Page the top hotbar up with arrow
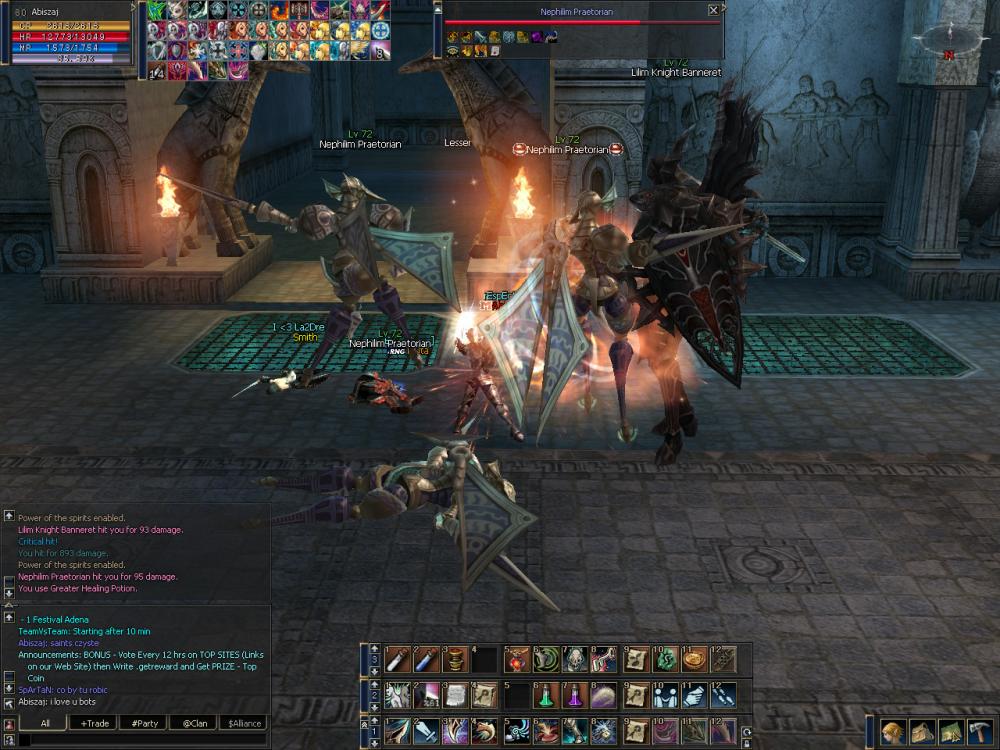 pyautogui.click(x=374, y=649)
